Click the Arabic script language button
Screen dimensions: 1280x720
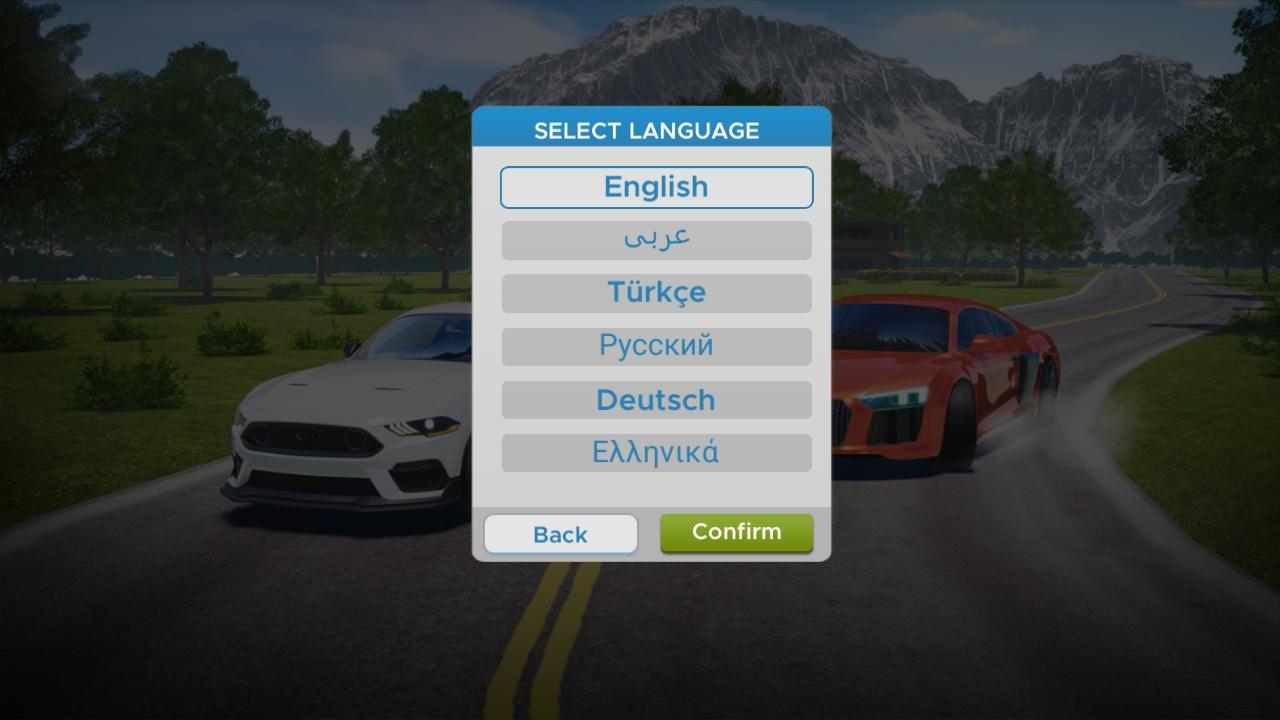[x=656, y=240]
